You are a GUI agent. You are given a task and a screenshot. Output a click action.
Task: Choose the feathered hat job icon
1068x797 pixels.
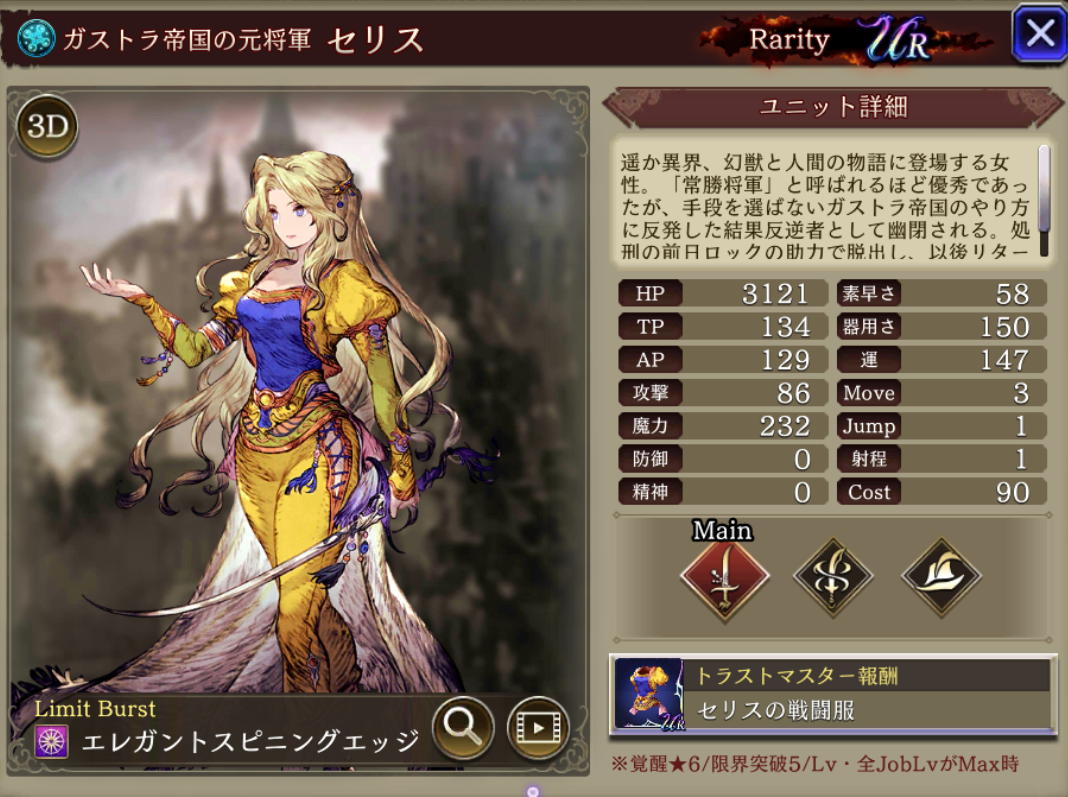pos(941,577)
